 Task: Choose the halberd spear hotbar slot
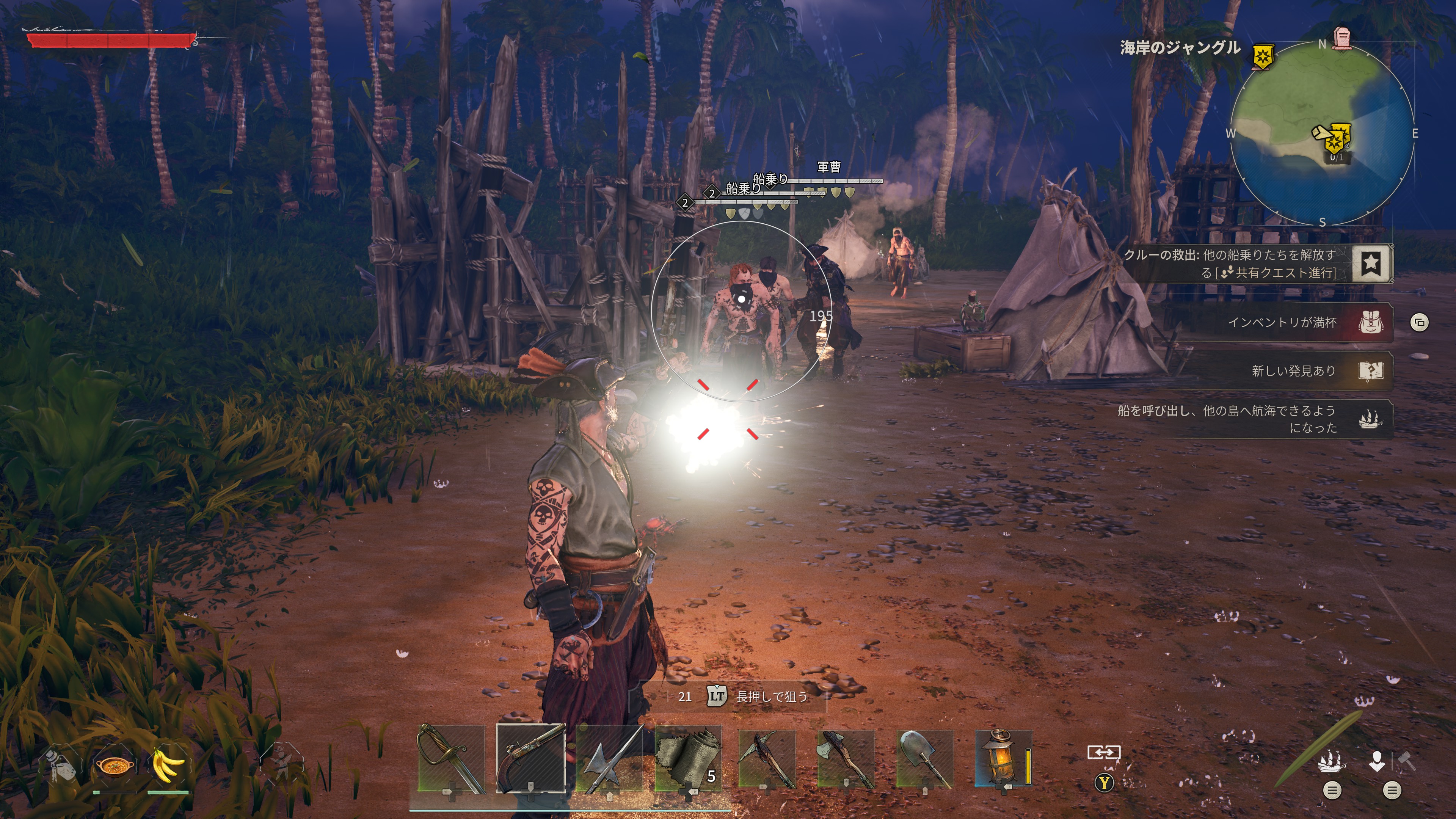[x=610, y=758]
